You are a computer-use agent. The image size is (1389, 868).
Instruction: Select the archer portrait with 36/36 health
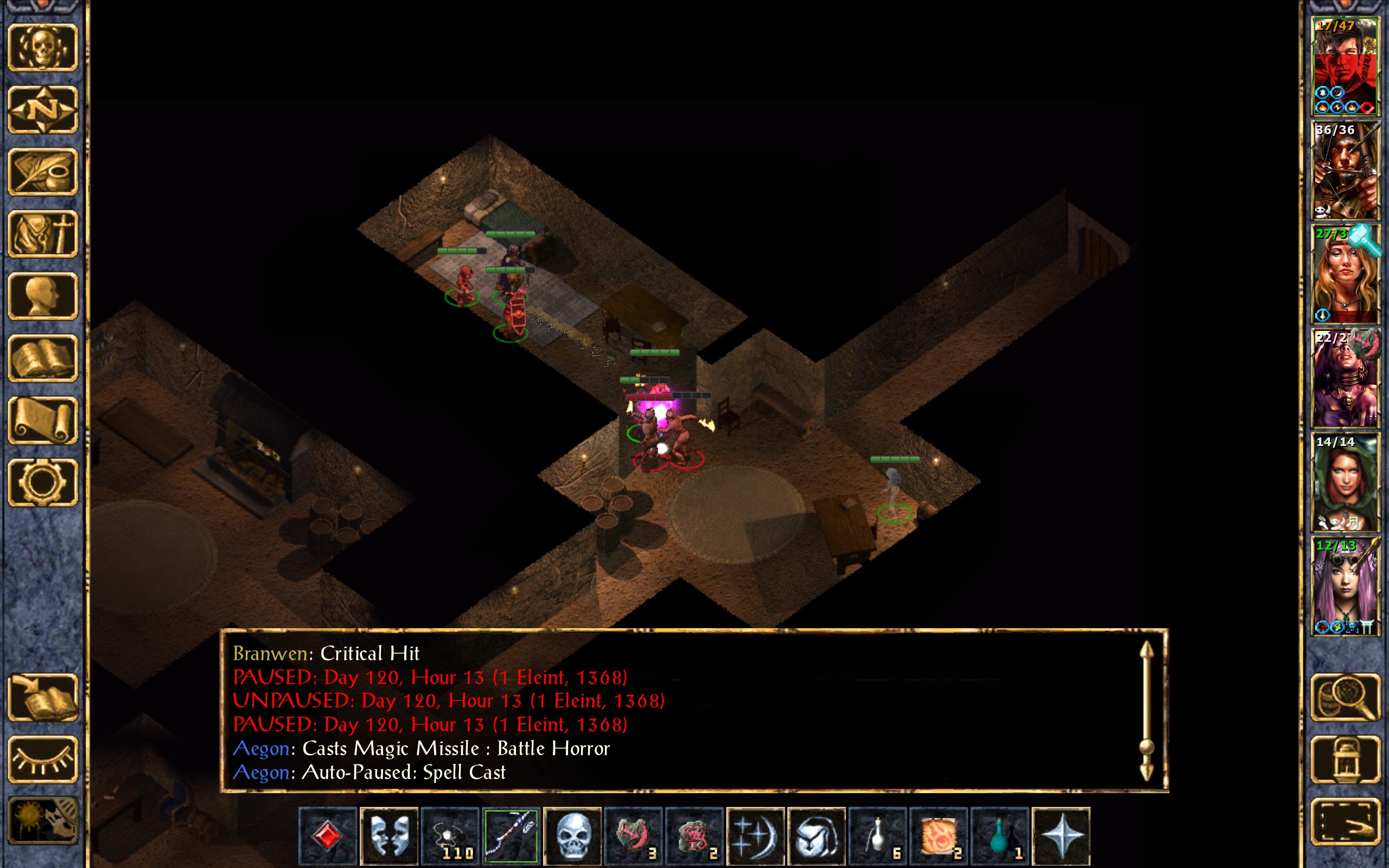click(1344, 170)
